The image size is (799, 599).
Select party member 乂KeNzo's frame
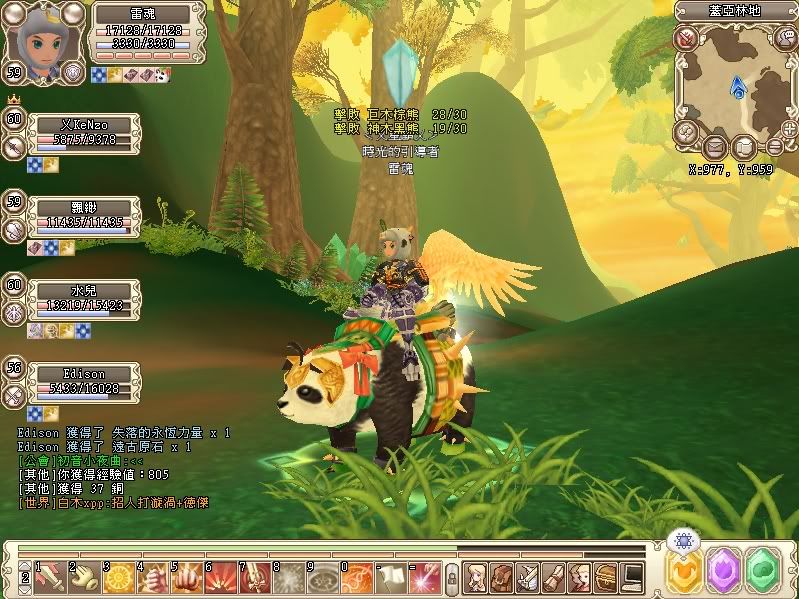point(84,132)
